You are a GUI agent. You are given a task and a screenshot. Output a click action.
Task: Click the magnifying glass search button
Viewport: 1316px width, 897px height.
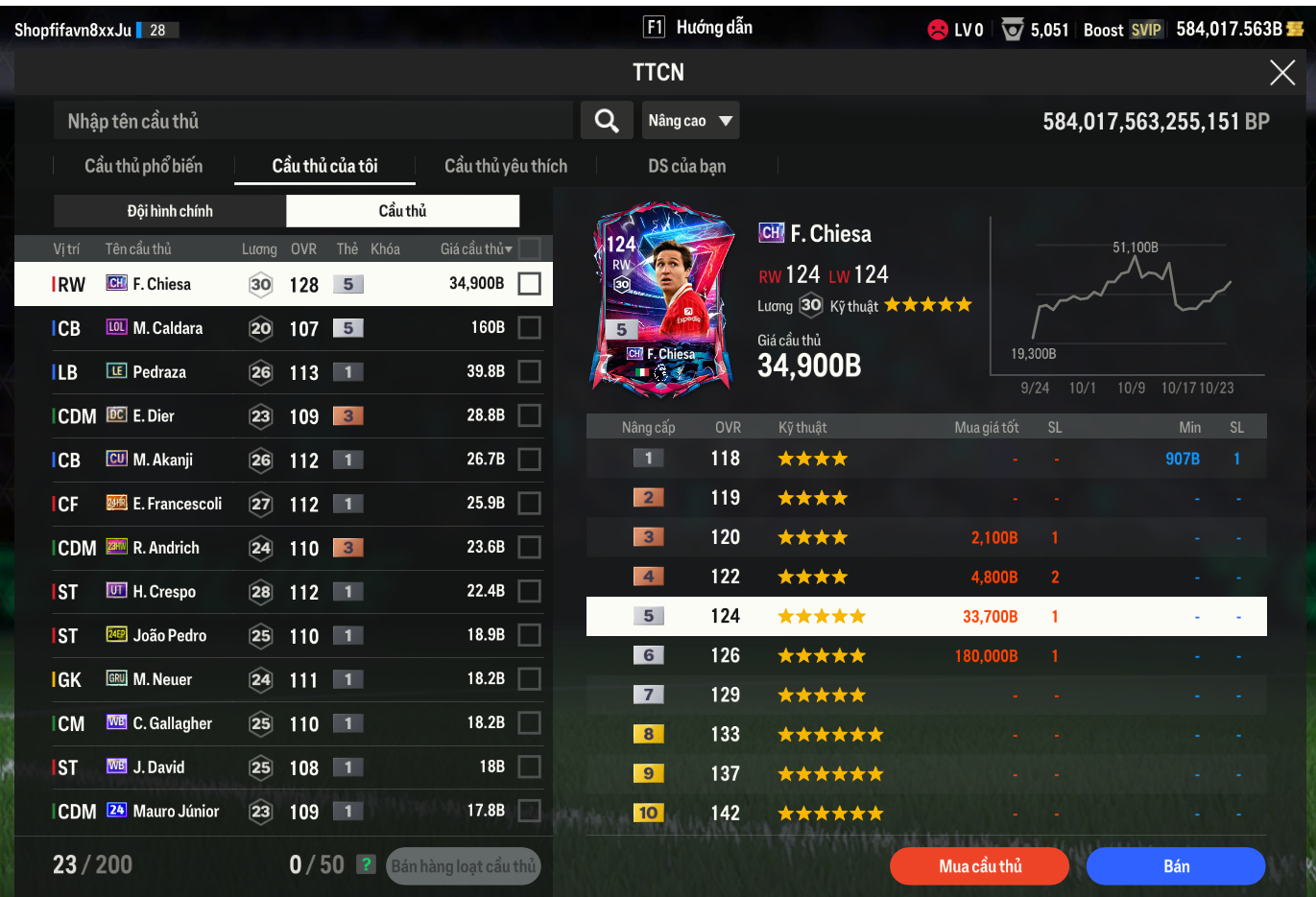pyautogui.click(x=607, y=121)
